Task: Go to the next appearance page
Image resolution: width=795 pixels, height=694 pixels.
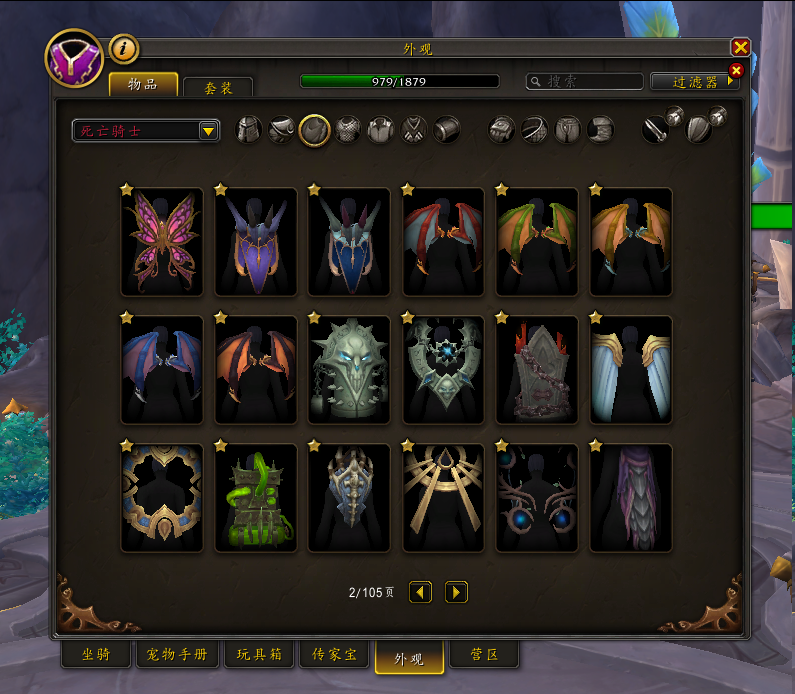Action: 456,593
